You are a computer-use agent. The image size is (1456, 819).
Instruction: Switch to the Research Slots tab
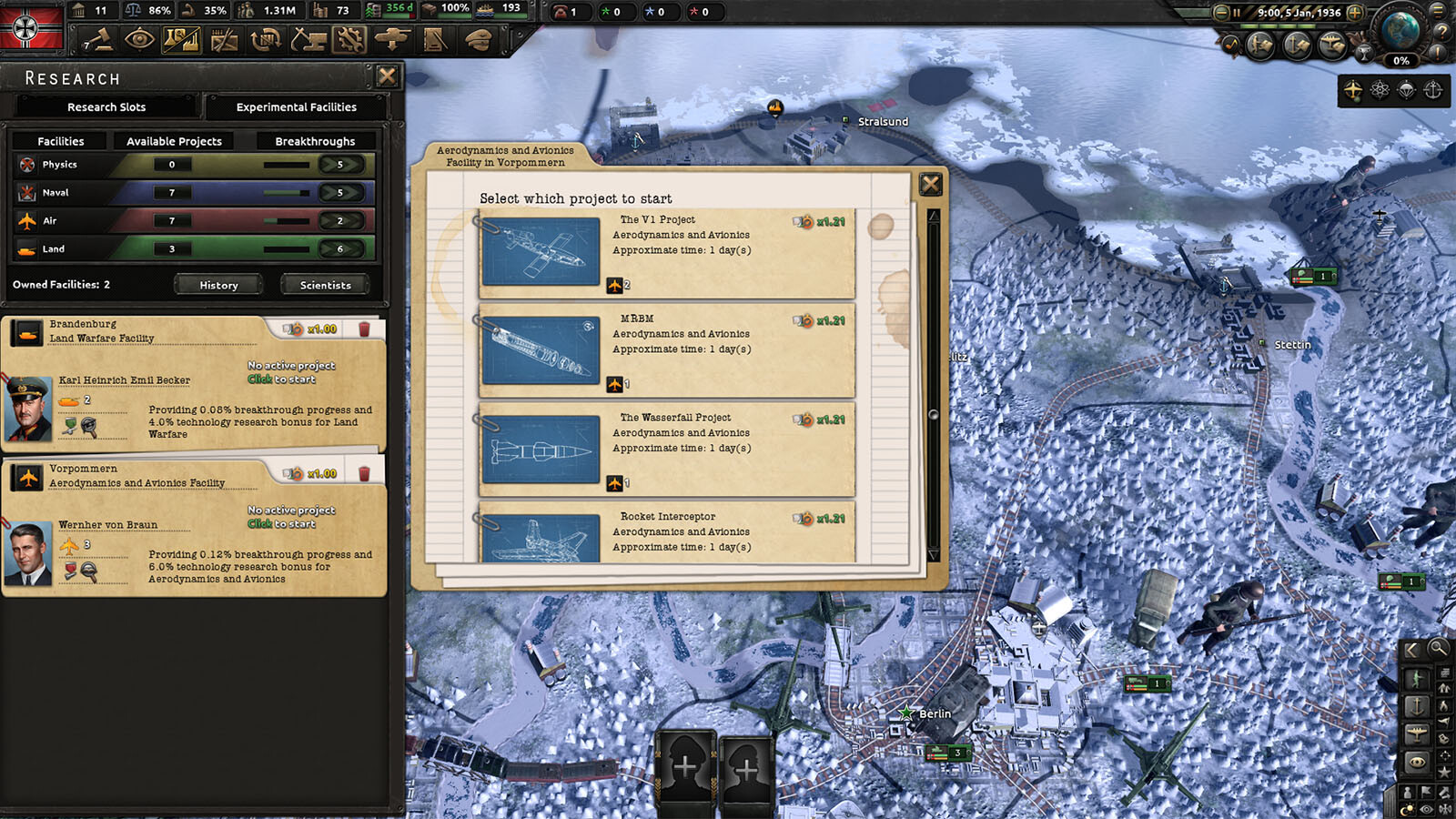pyautogui.click(x=106, y=107)
